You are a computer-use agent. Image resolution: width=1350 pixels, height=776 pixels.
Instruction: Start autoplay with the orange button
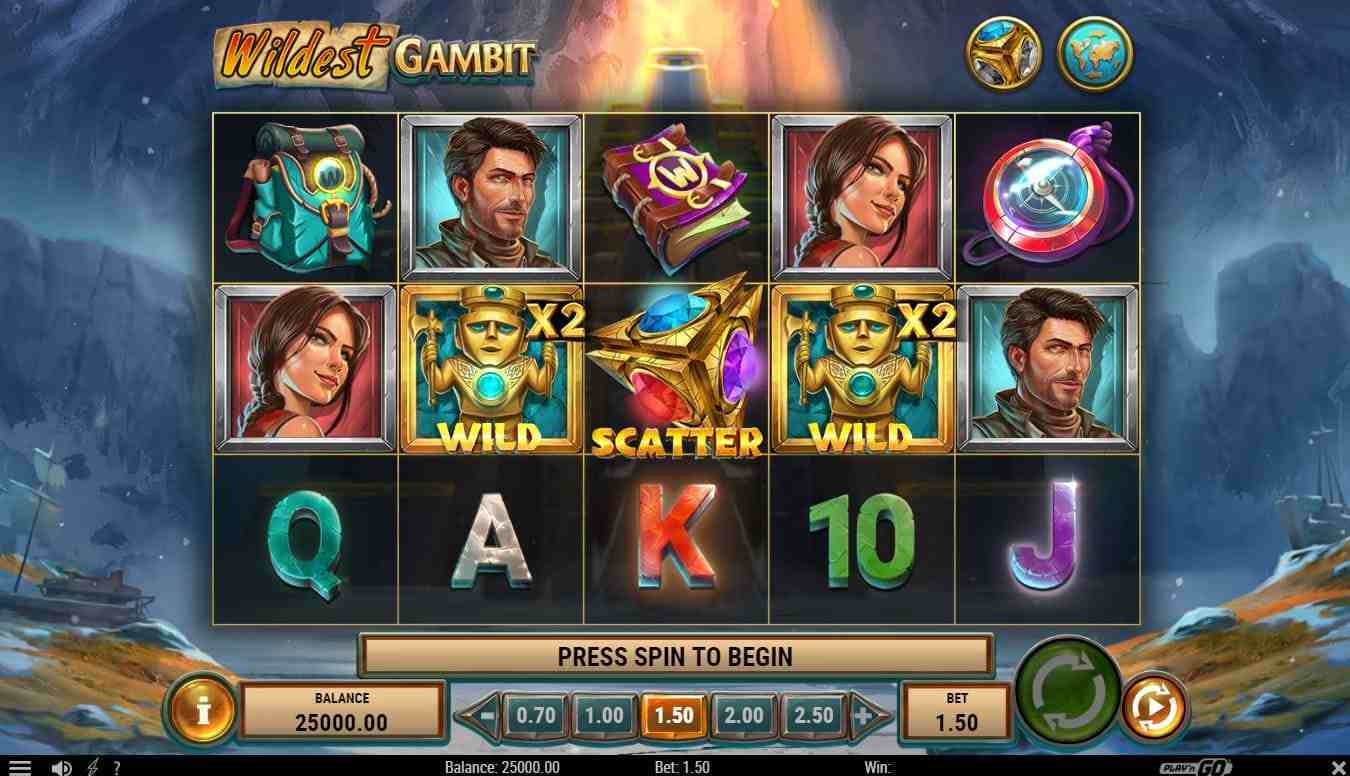[x=1154, y=708]
